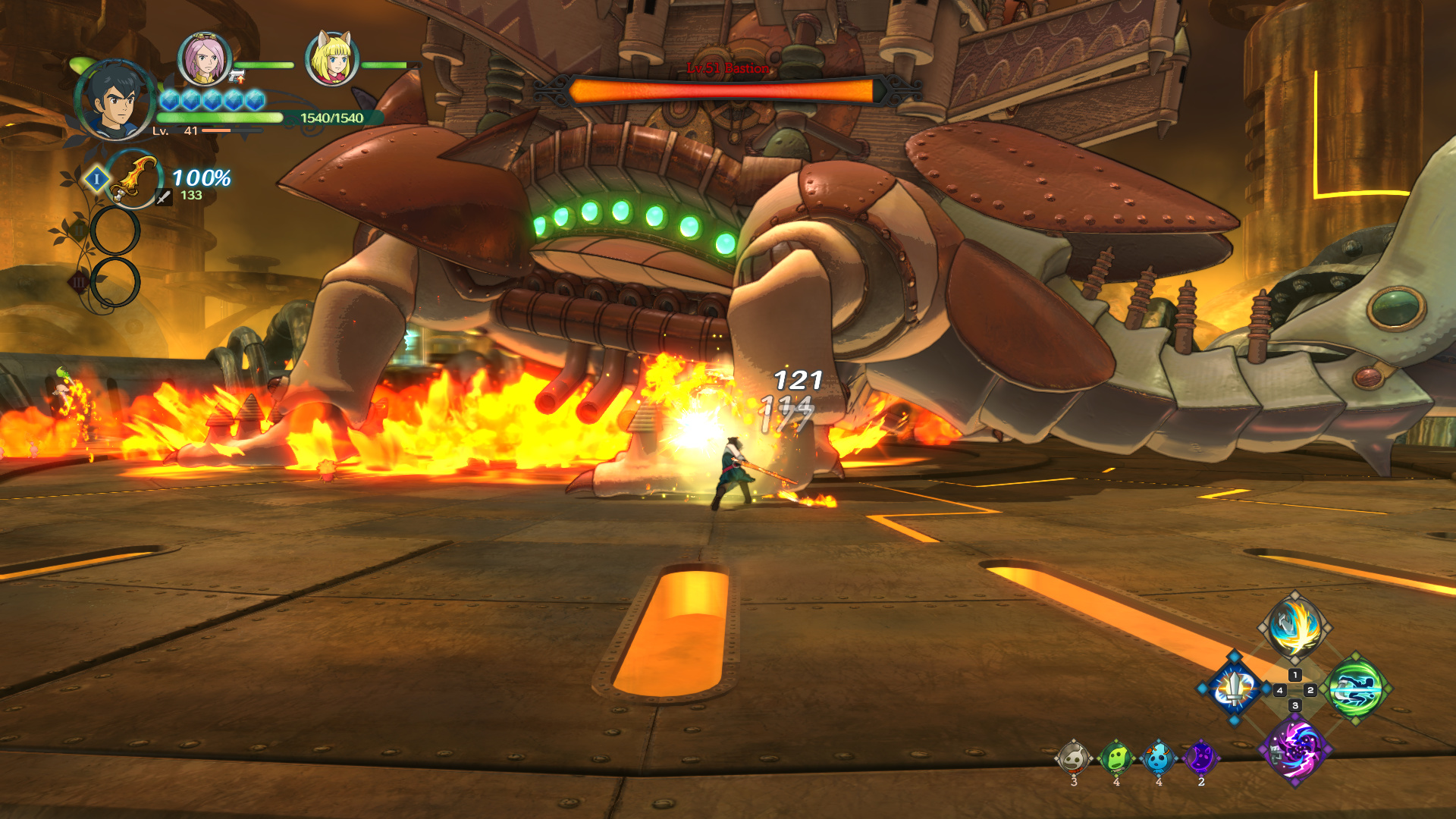Switch to the blonde cat-eared party member
The height and width of the screenshot is (819, 1456).
click(331, 58)
